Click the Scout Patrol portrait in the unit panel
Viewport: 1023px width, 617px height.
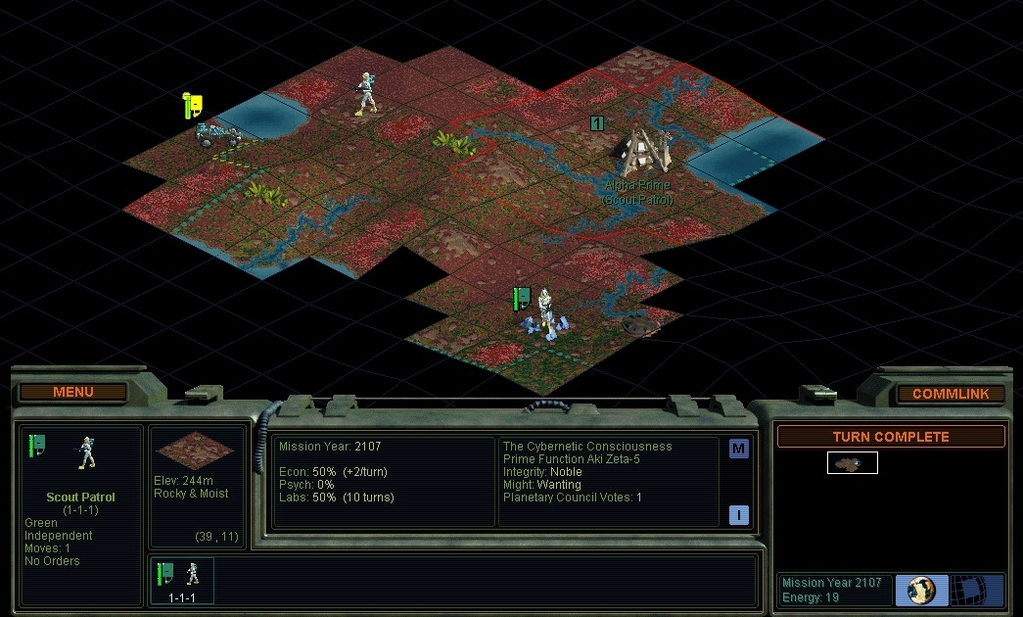point(87,455)
